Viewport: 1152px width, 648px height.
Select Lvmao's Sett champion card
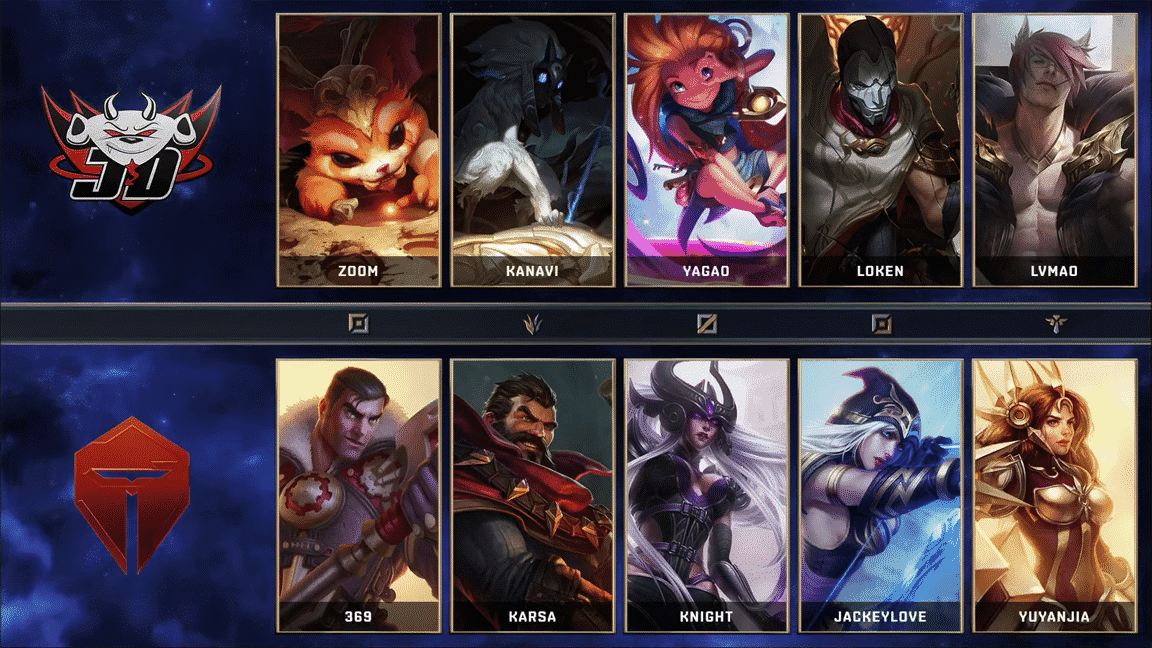pyautogui.click(x=1054, y=150)
